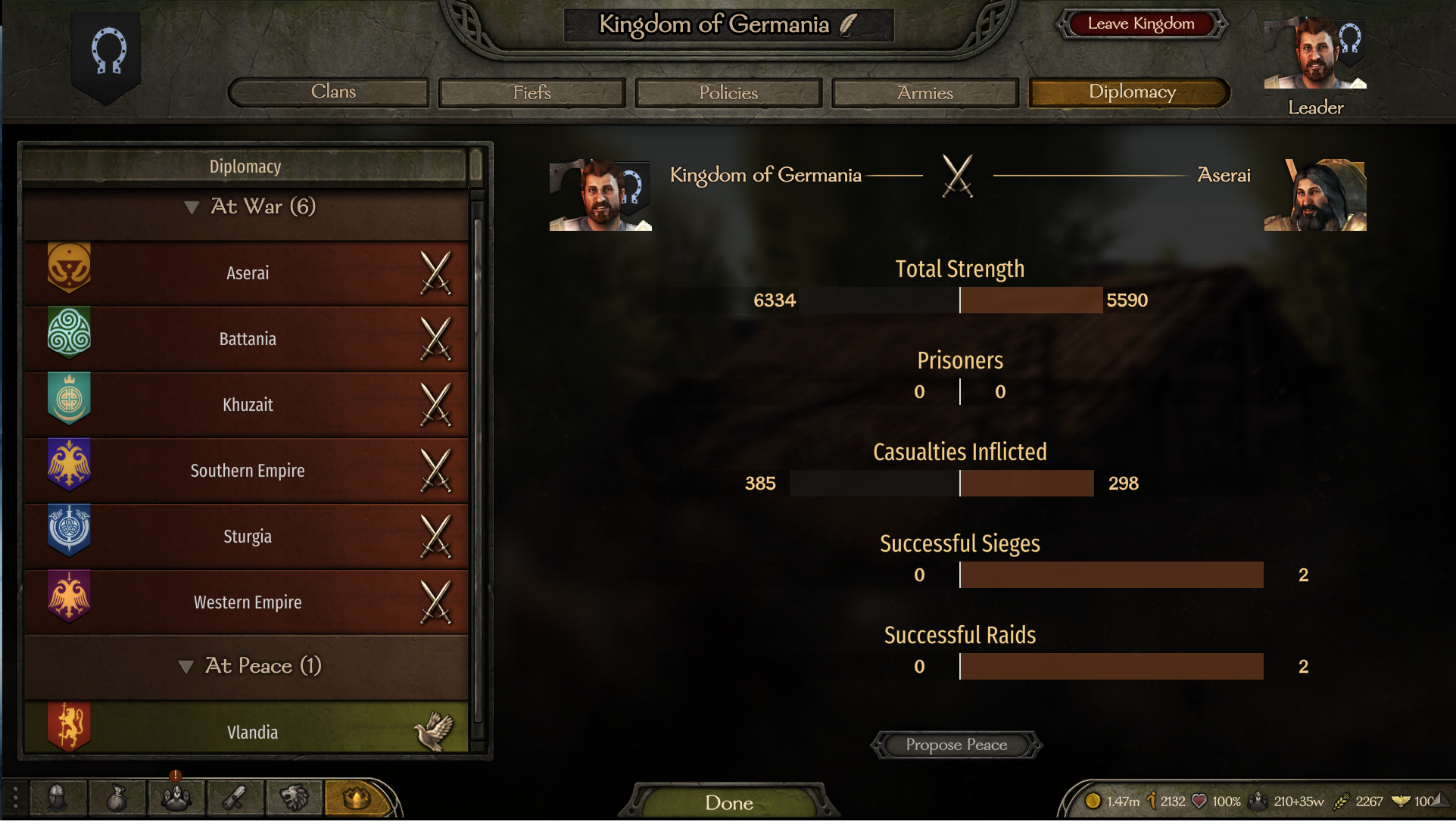
Task: Collapse the At War section
Action: click(192, 207)
